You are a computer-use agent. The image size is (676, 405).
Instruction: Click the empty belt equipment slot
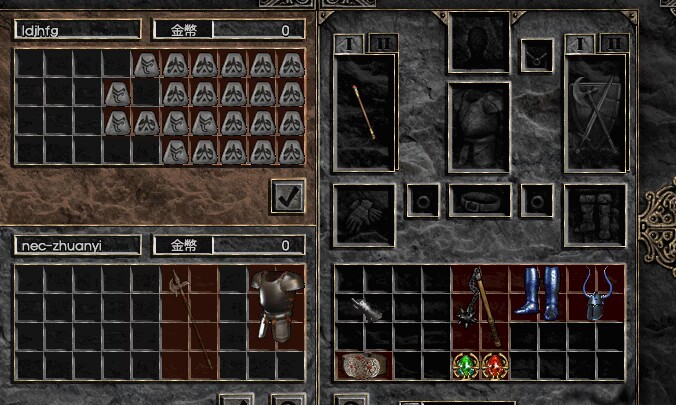pyautogui.click(x=479, y=200)
